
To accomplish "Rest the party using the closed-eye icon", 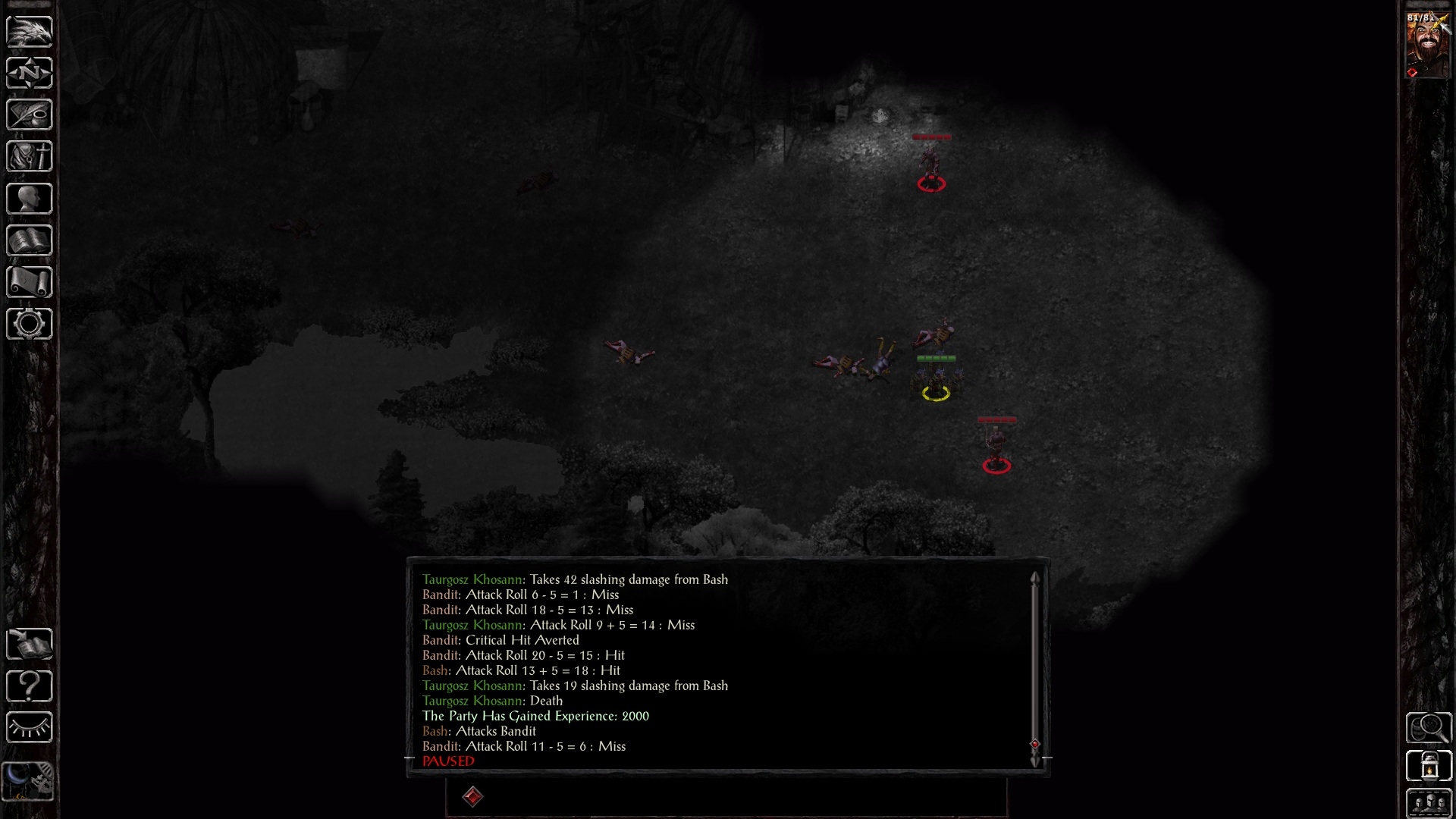I will click(x=29, y=727).
